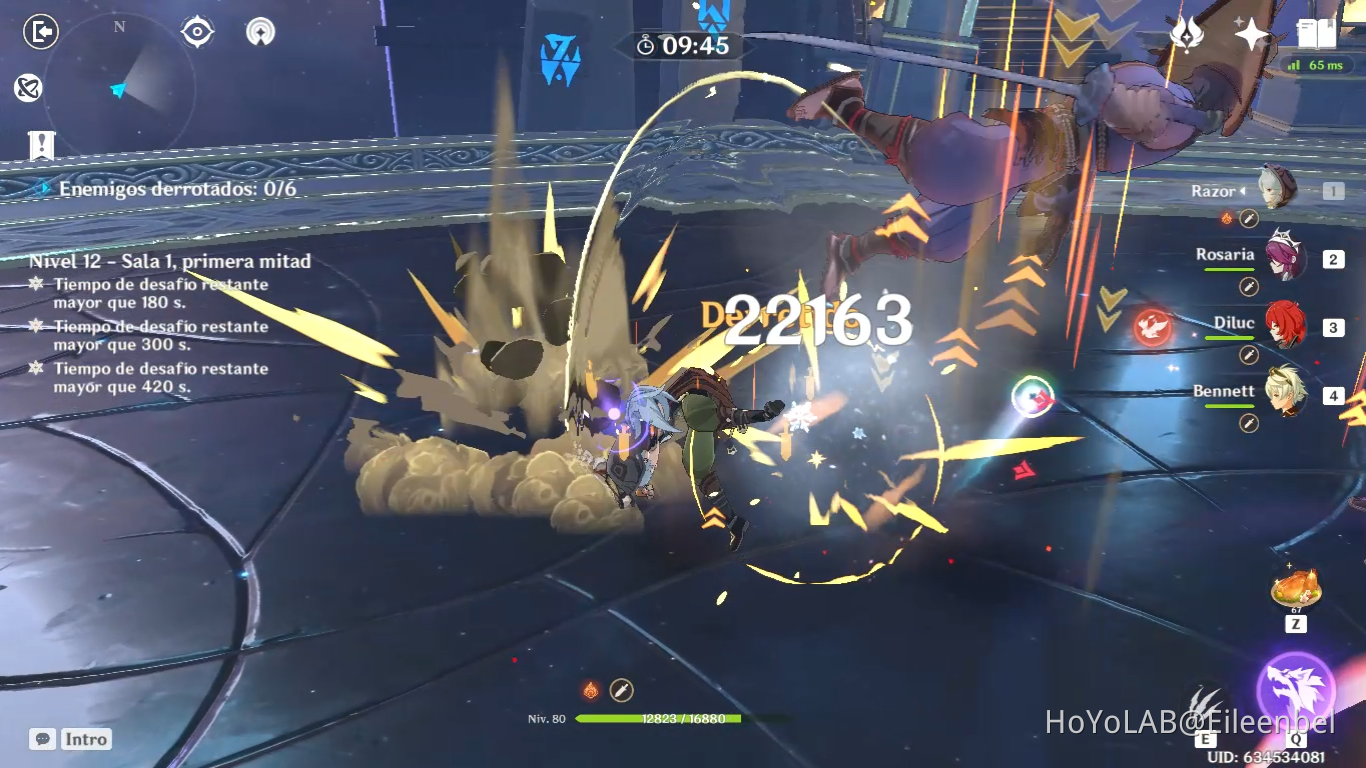Click the Pyro element icon above the HP bar
1366x768 pixels.
589,688
